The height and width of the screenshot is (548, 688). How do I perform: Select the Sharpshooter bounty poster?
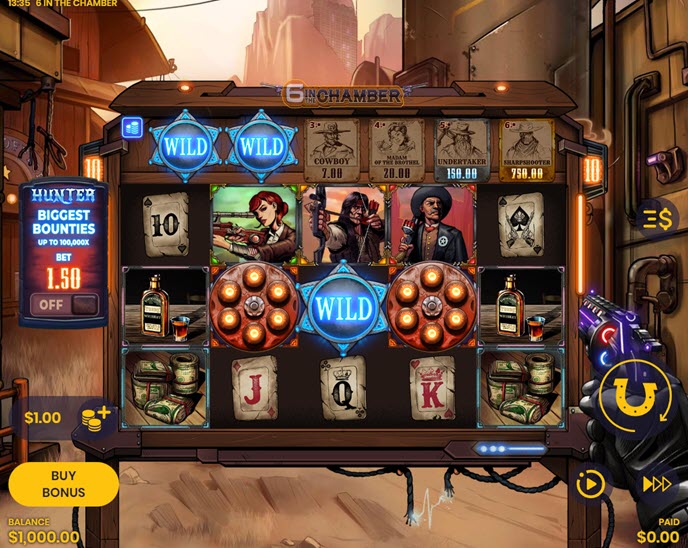point(527,150)
